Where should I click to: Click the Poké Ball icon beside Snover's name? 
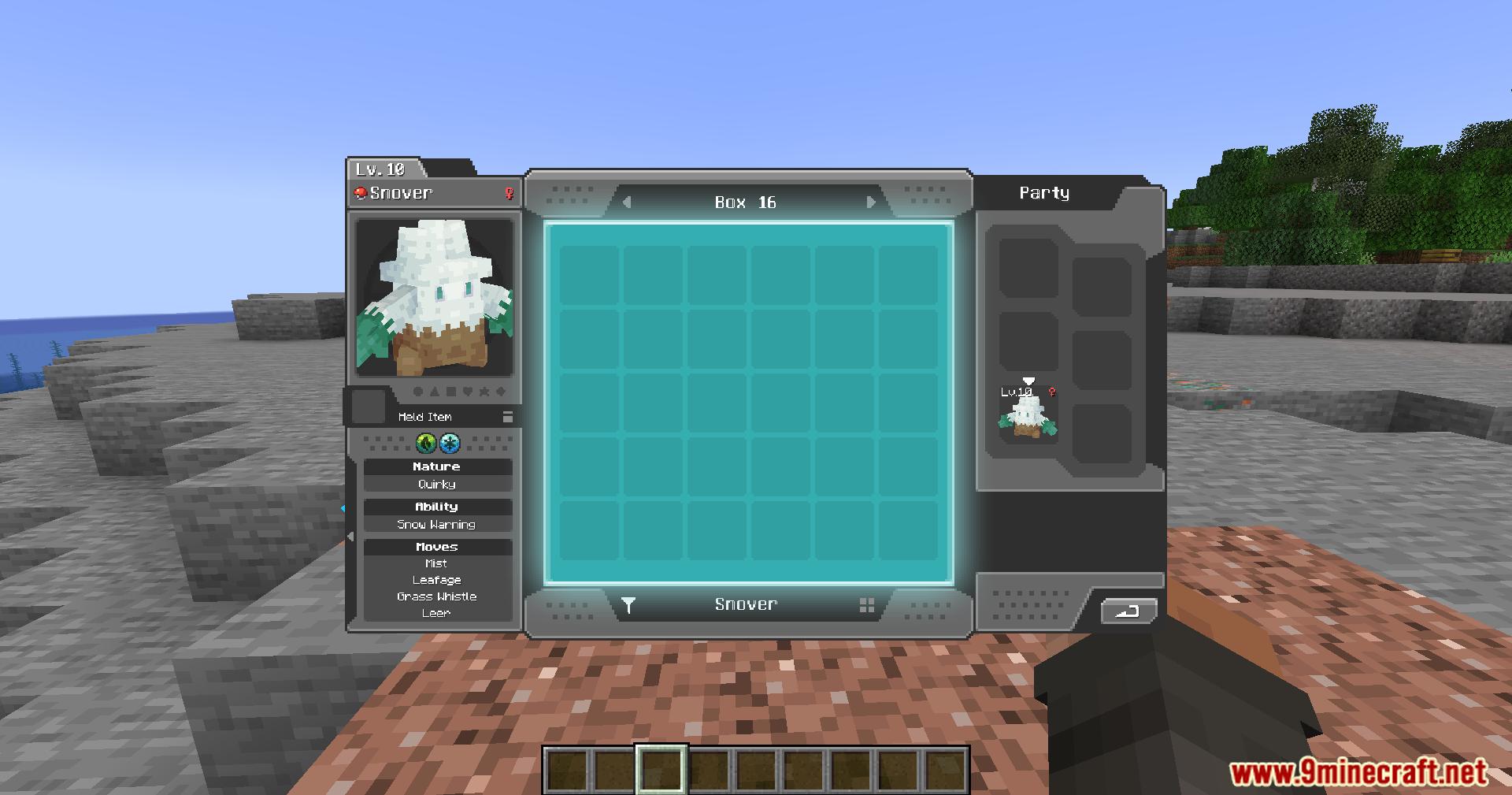[361, 191]
